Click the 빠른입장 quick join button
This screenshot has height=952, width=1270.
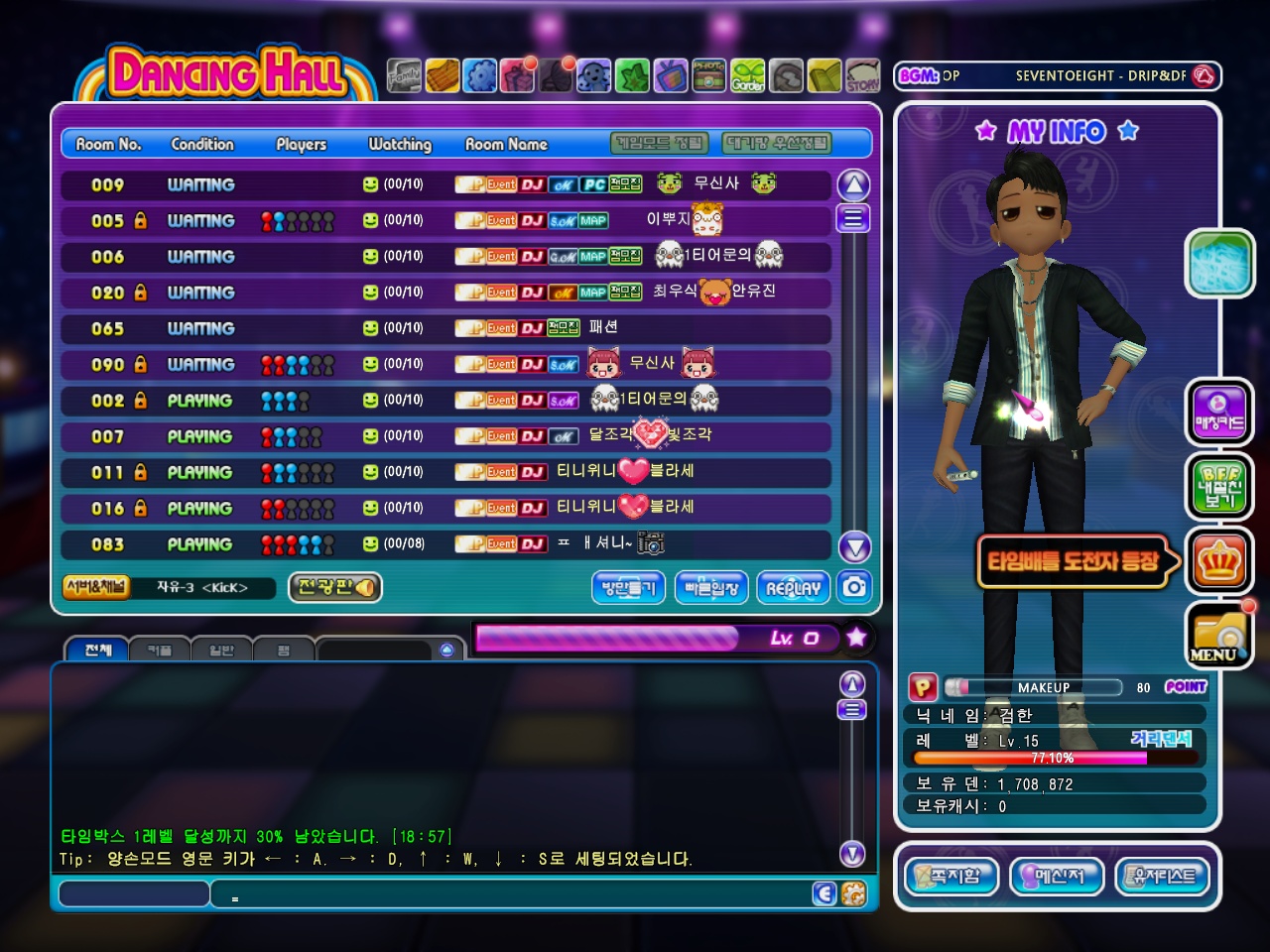pyautogui.click(x=711, y=587)
